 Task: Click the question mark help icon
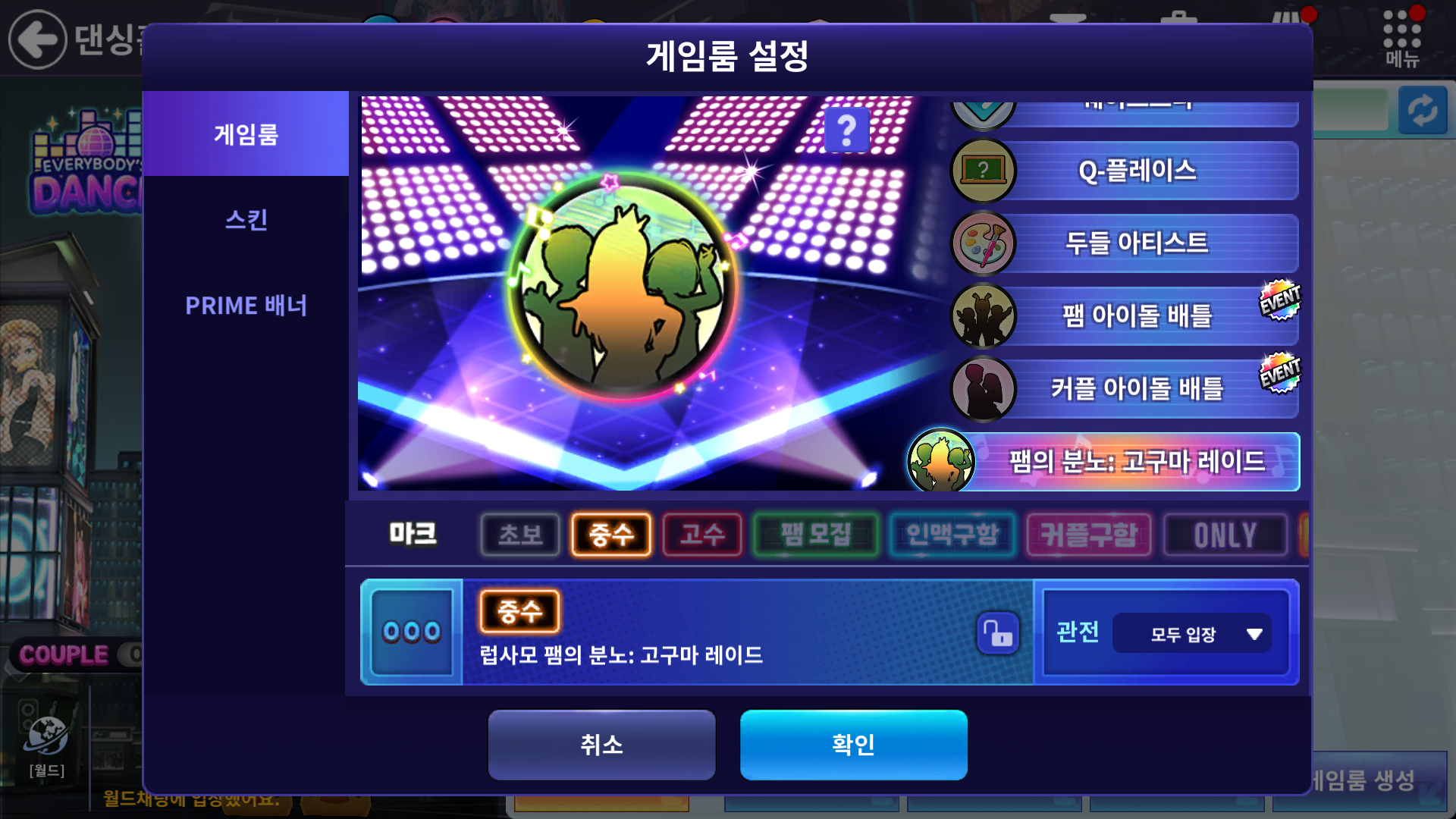tap(846, 130)
